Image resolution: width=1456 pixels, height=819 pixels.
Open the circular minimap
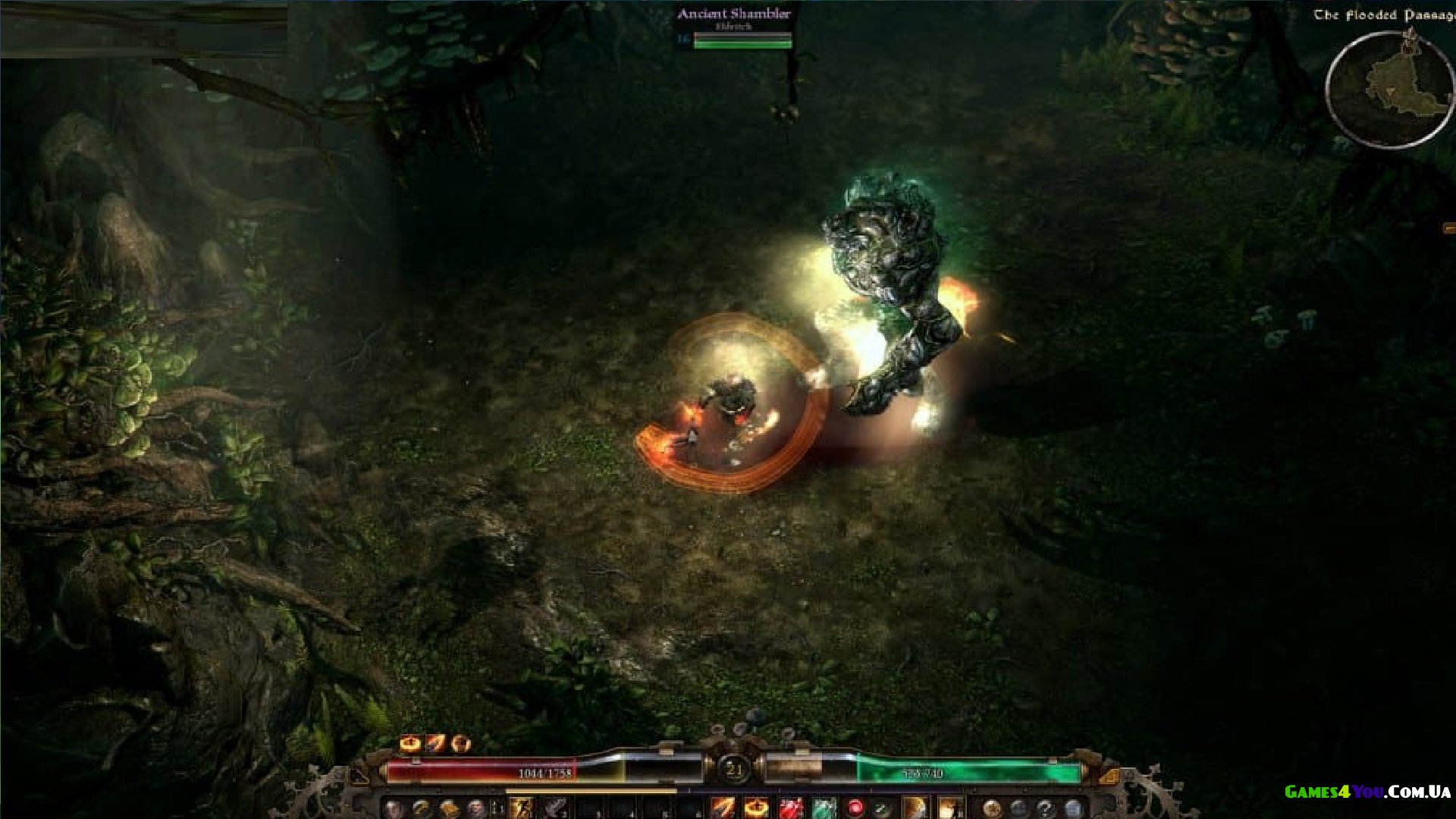1389,89
